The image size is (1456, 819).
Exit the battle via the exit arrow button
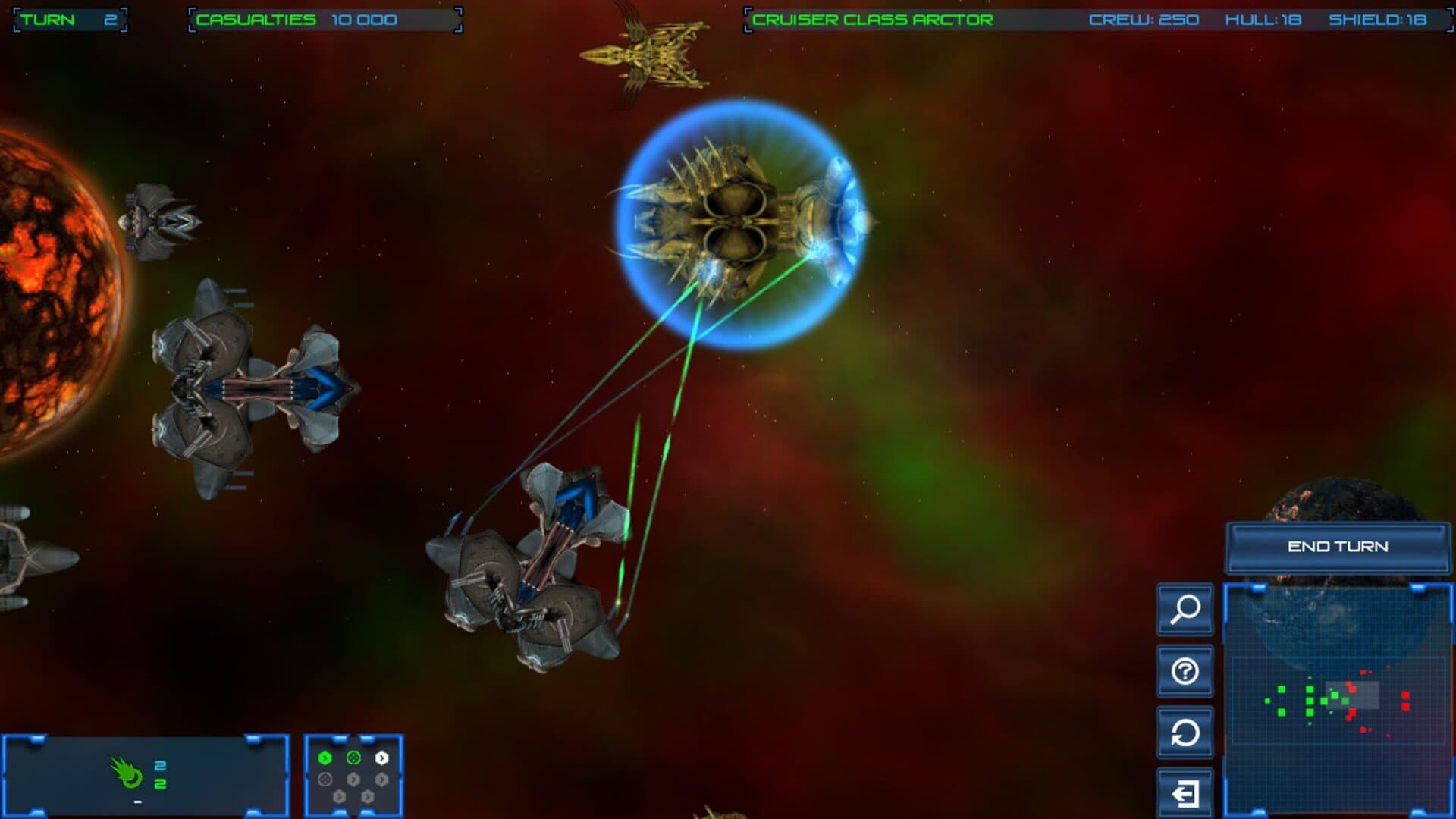click(x=1185, y=793)
